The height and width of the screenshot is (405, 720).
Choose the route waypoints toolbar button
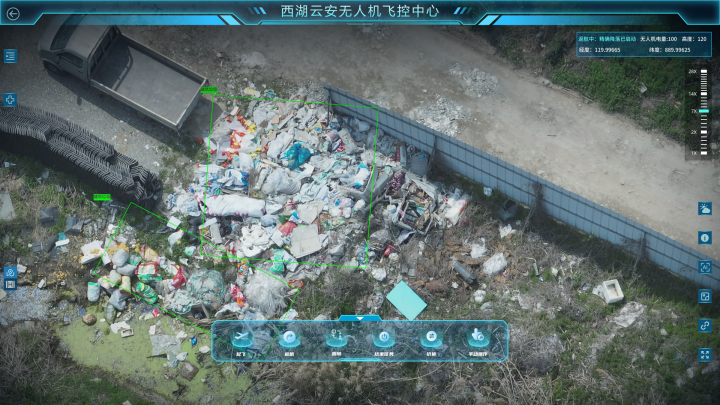click(x=336, y=338)
